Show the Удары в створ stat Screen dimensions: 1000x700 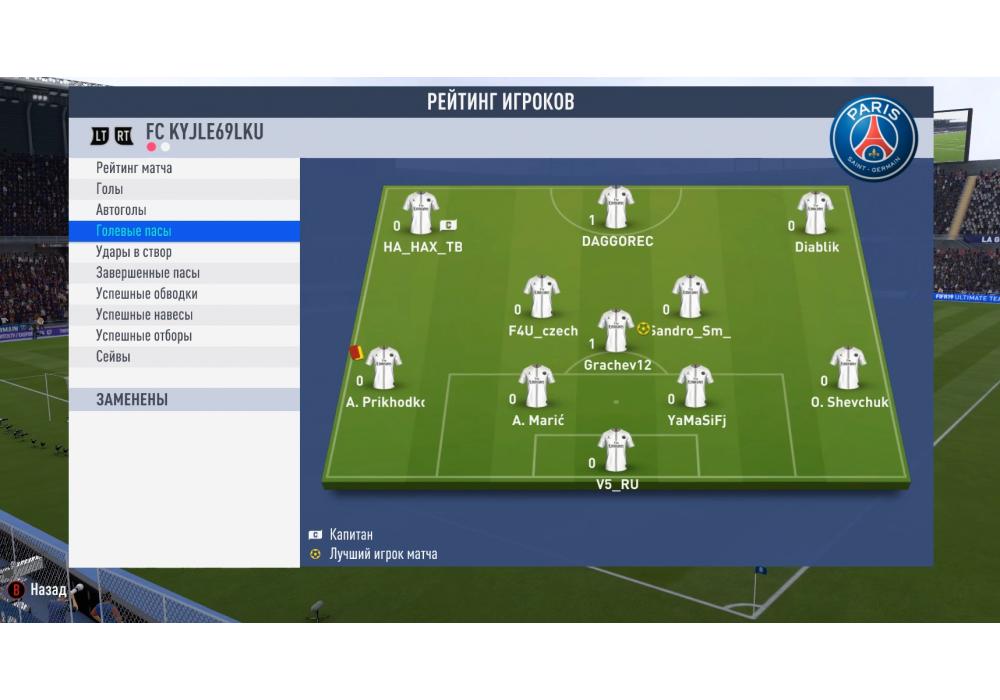pos(183,252)
